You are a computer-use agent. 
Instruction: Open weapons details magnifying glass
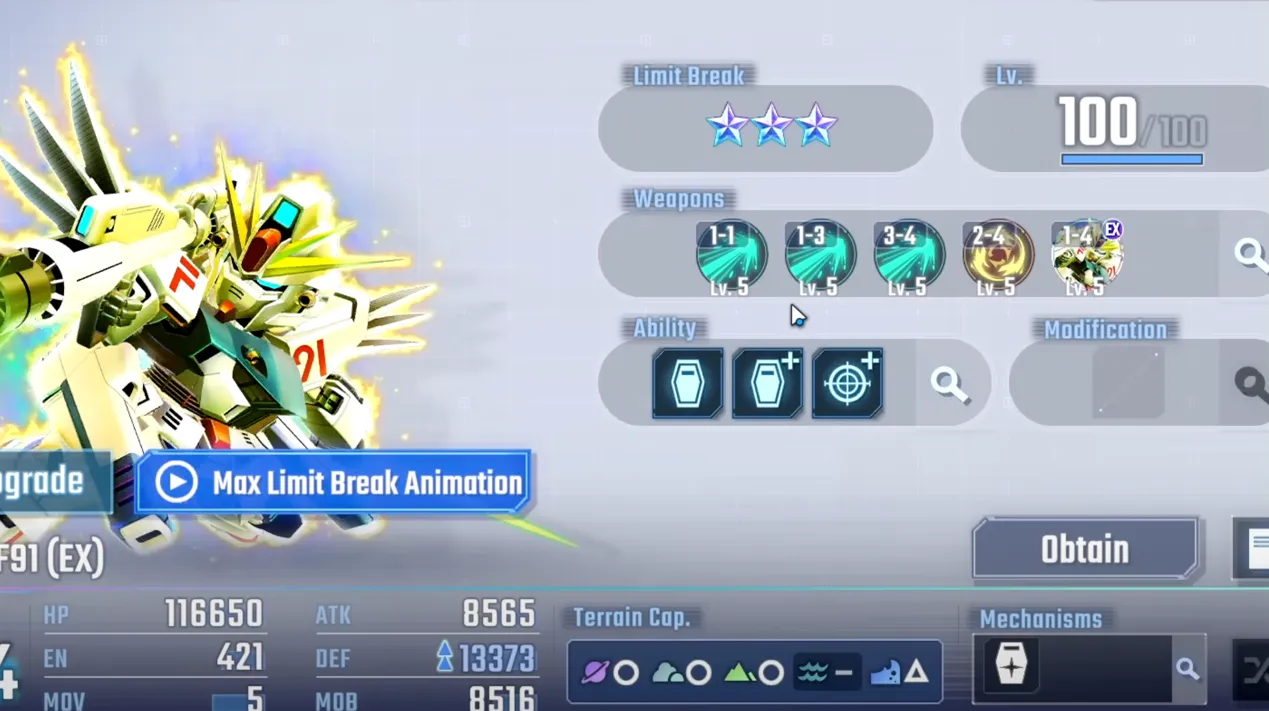[x=1250, y=254]
